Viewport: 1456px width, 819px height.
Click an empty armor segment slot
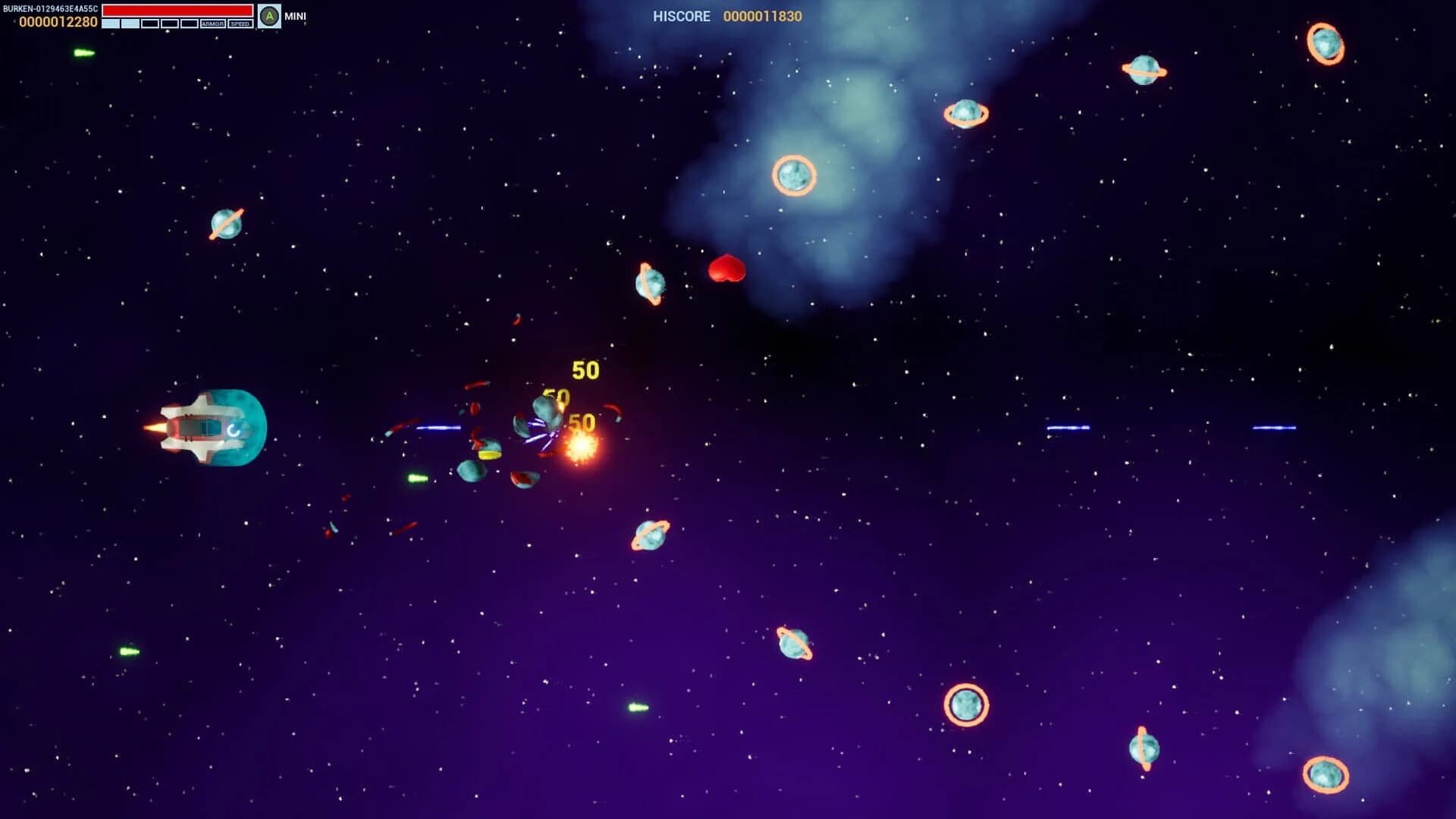point(150,22)
